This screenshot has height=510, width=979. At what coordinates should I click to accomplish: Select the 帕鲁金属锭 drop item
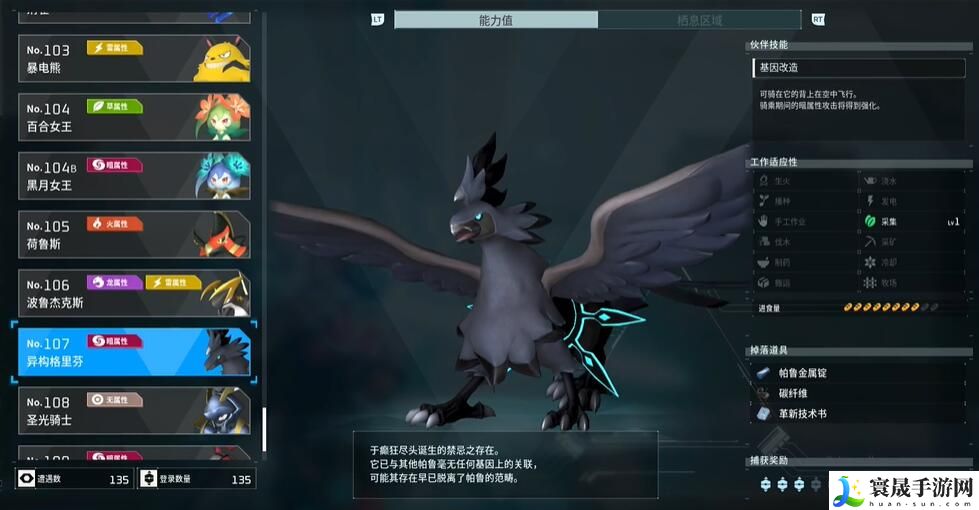point(802,373)
